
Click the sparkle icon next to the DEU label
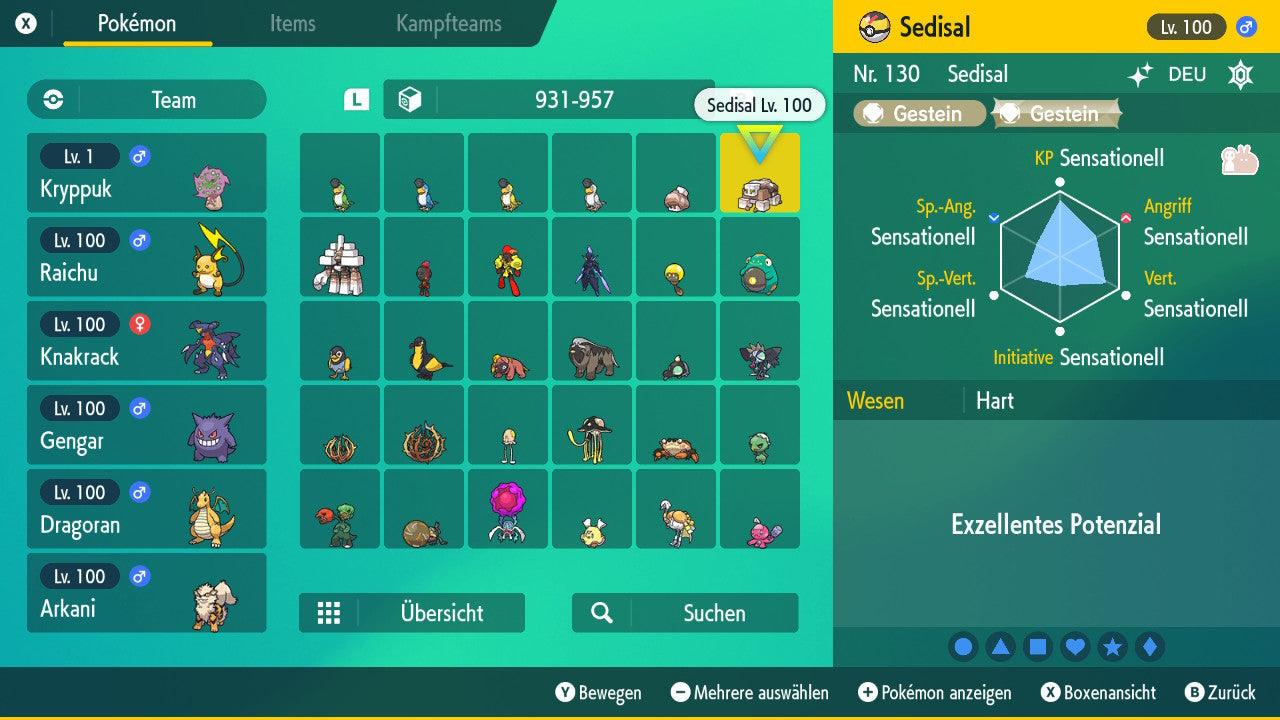tap(1142, 73)
